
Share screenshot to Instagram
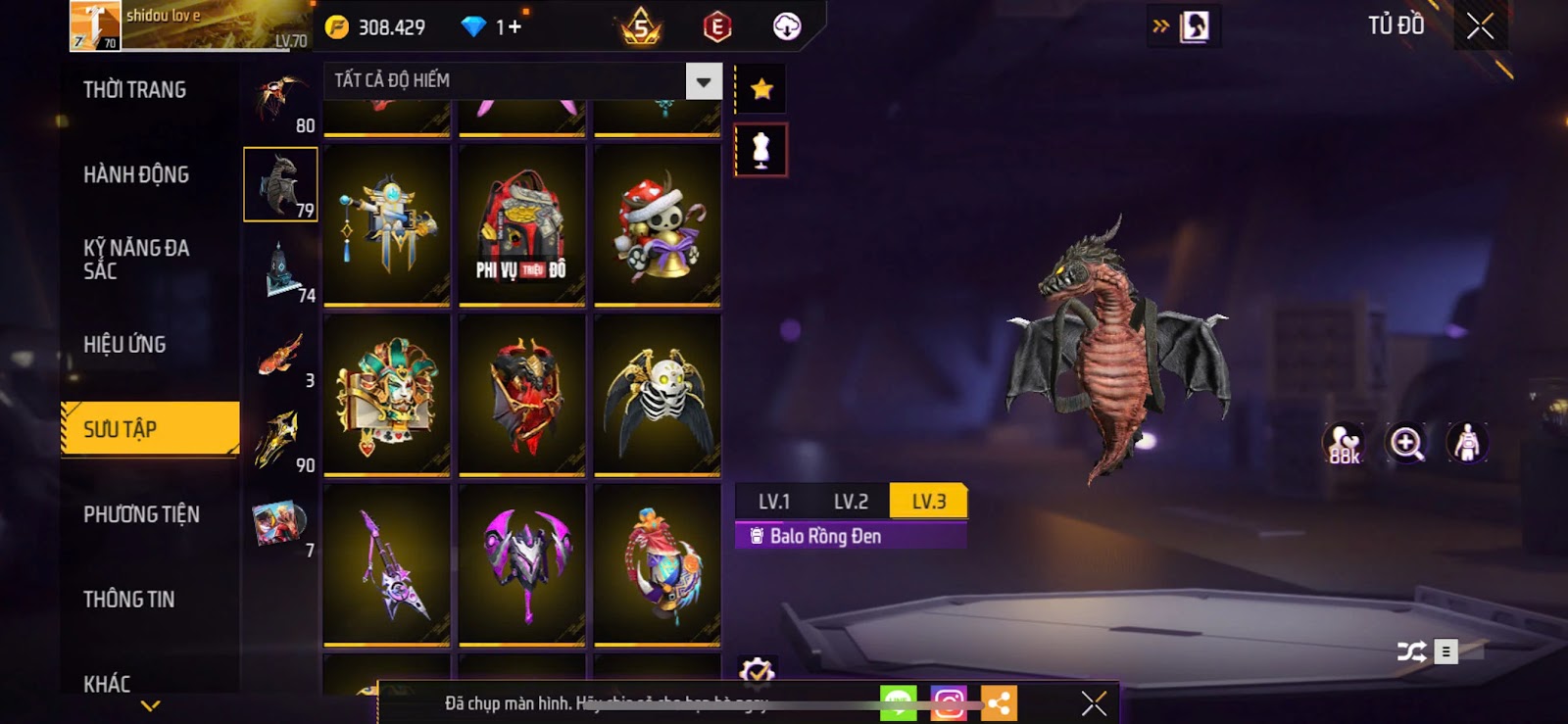click(948, 702)
